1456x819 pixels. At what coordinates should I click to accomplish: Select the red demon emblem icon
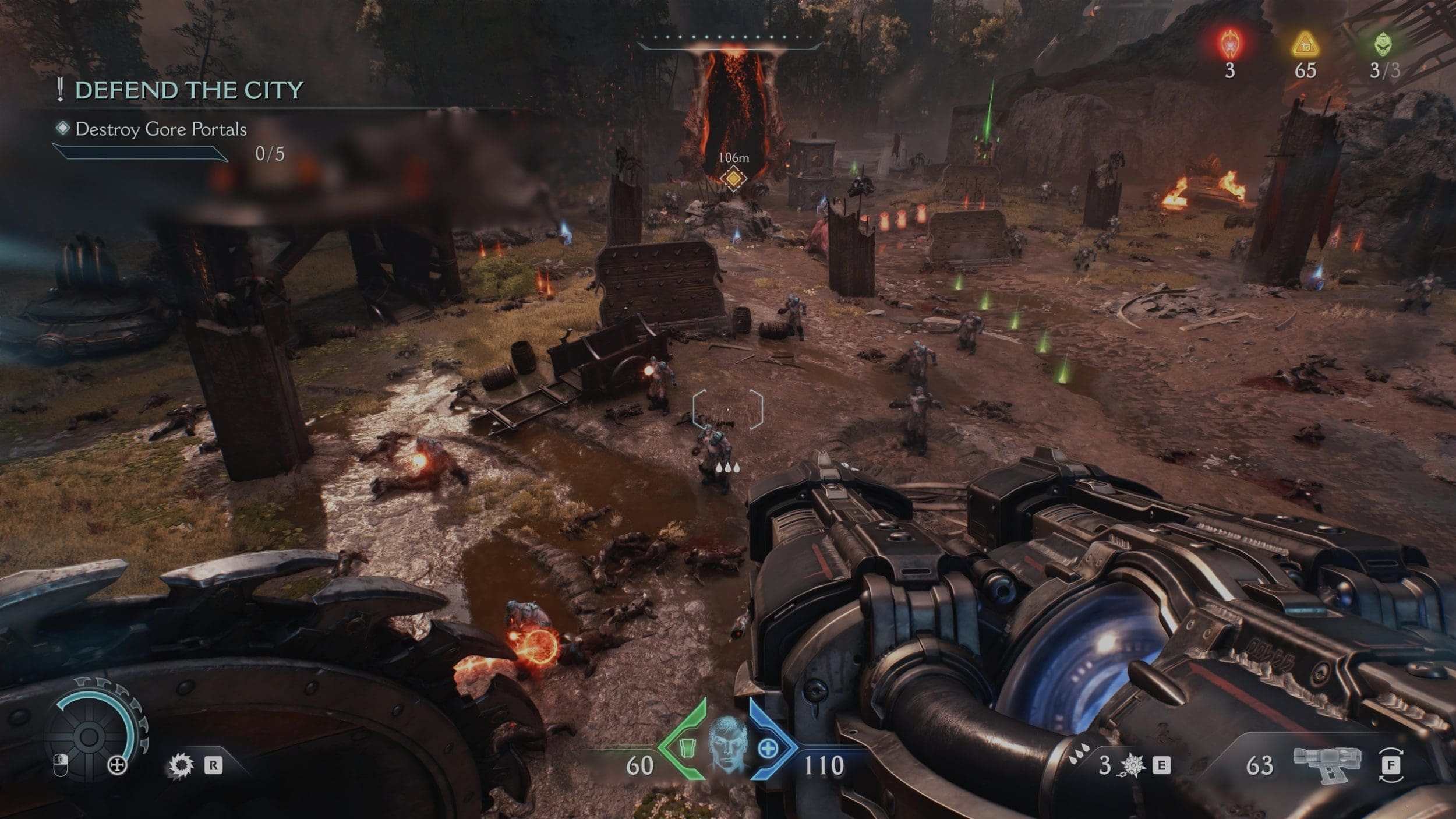tap(1230, 44)
